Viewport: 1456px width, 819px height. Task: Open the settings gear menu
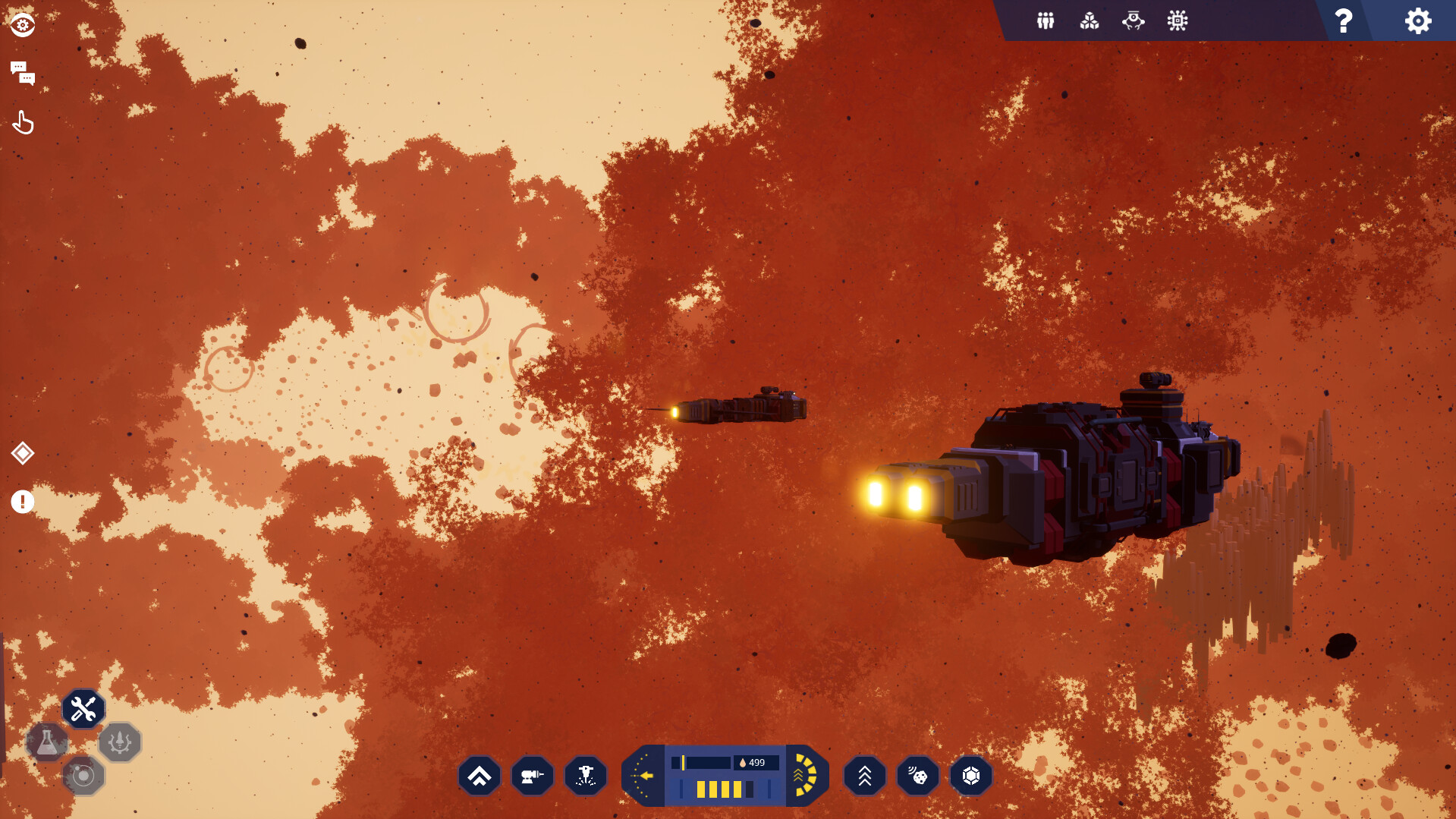pyautogui.click(x=1418, y=20)
